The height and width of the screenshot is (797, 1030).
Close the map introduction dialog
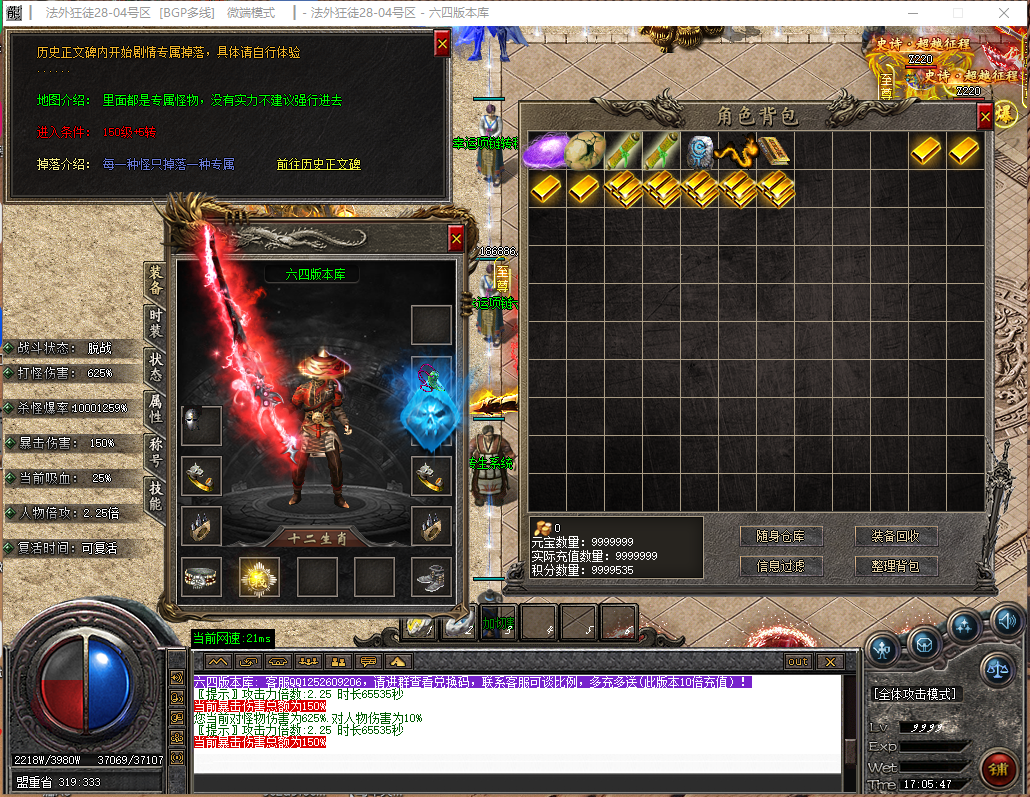point(441,44)
